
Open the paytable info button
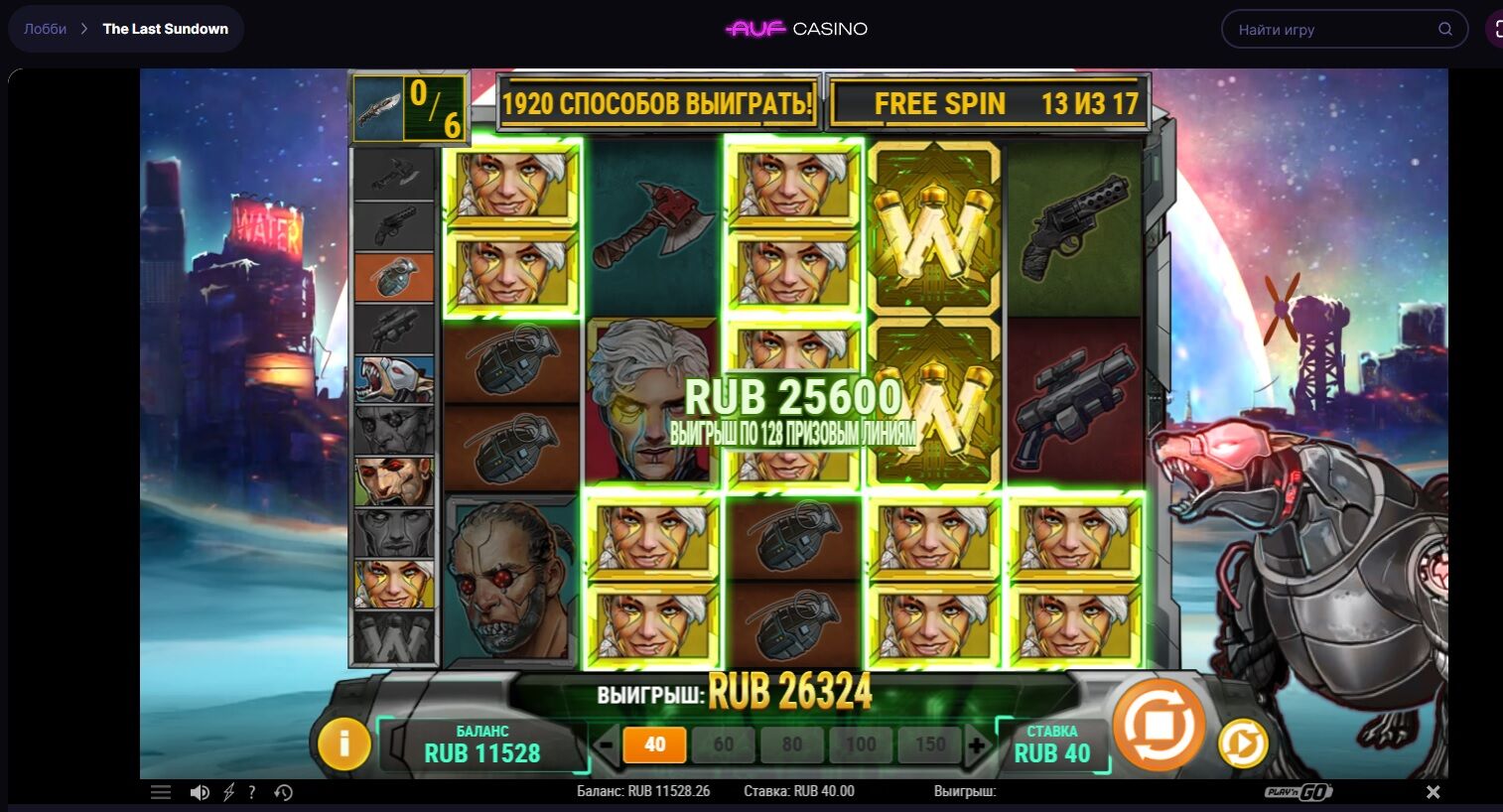point(343,743)
